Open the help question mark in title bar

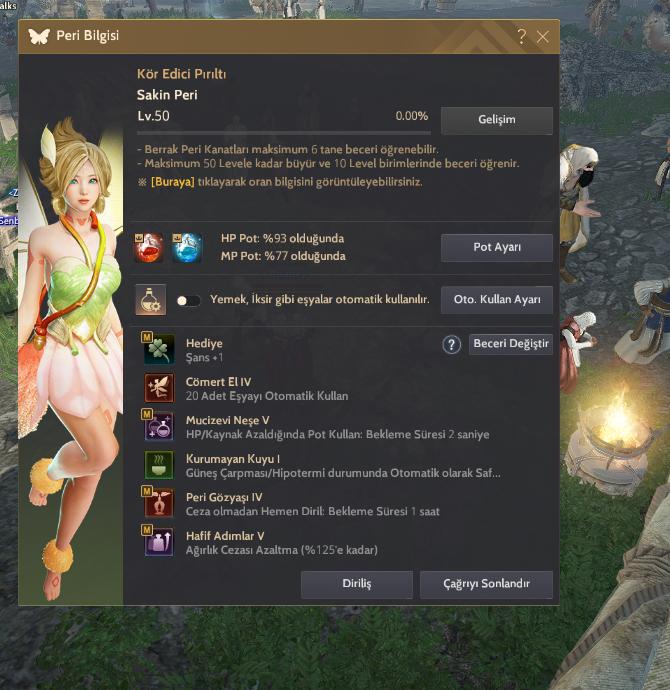coord(521,37)
